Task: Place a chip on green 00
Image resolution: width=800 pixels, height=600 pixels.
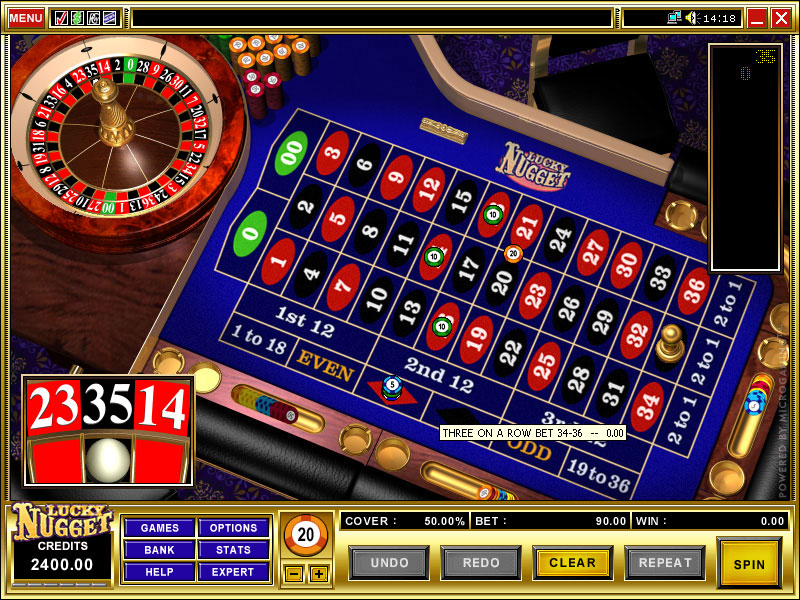Action: coord(291,153)
